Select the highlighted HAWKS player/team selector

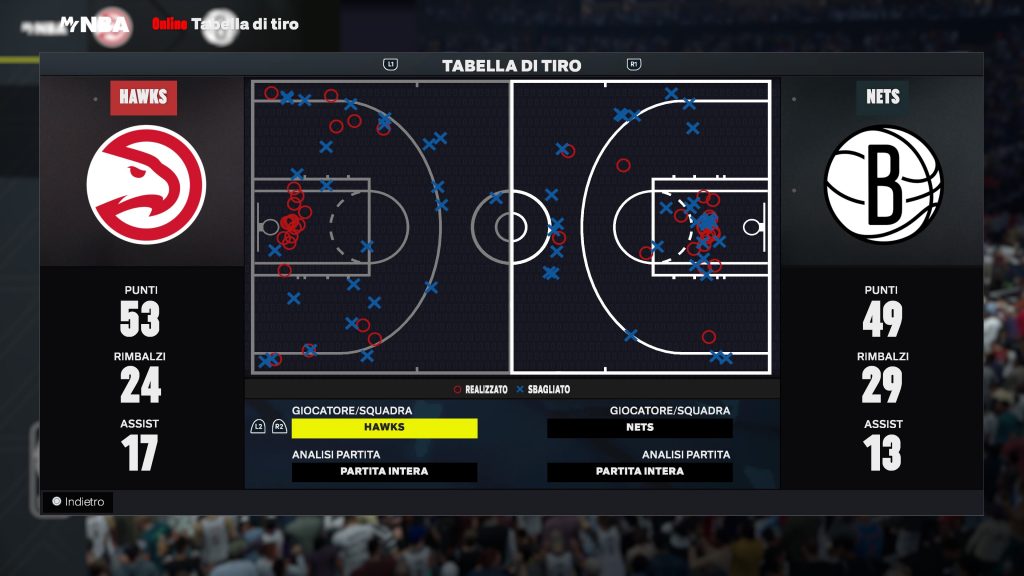coord(384,428)
